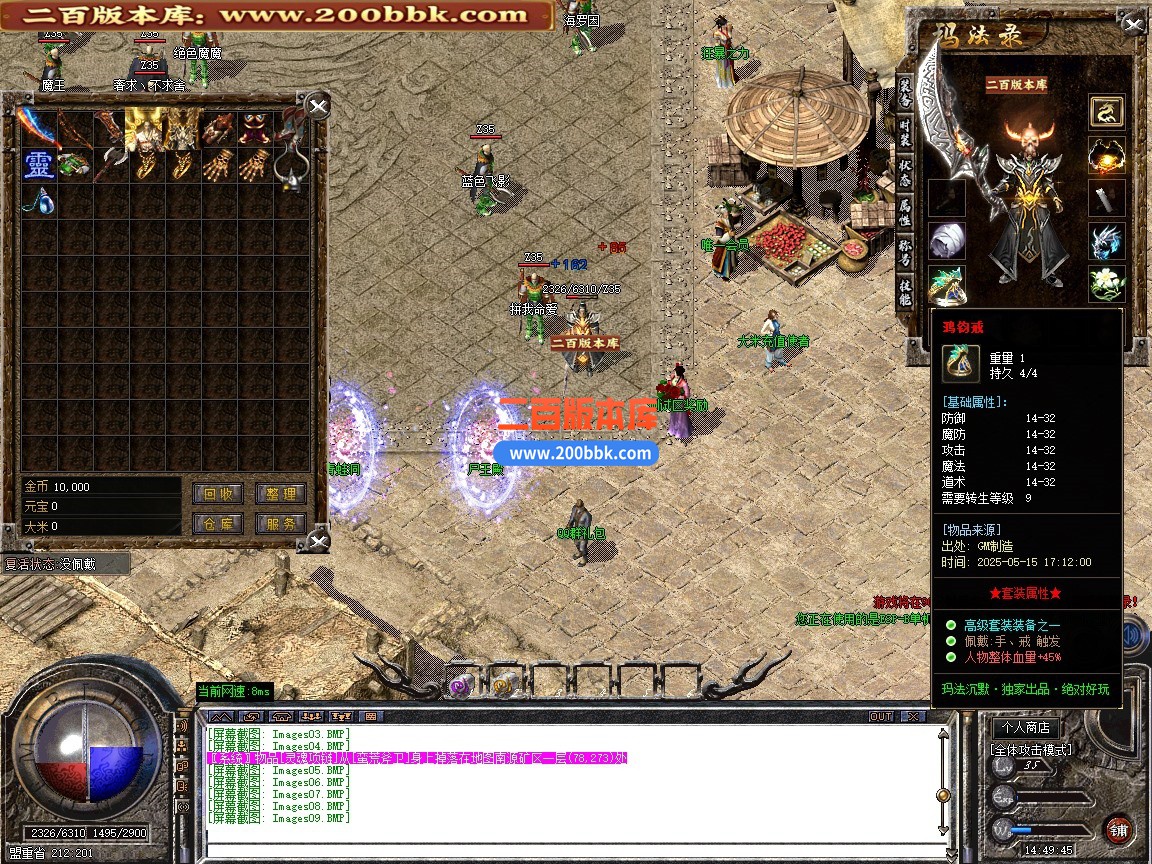
Task: Select the blue pendant necklace in bag
Action: 39,201
